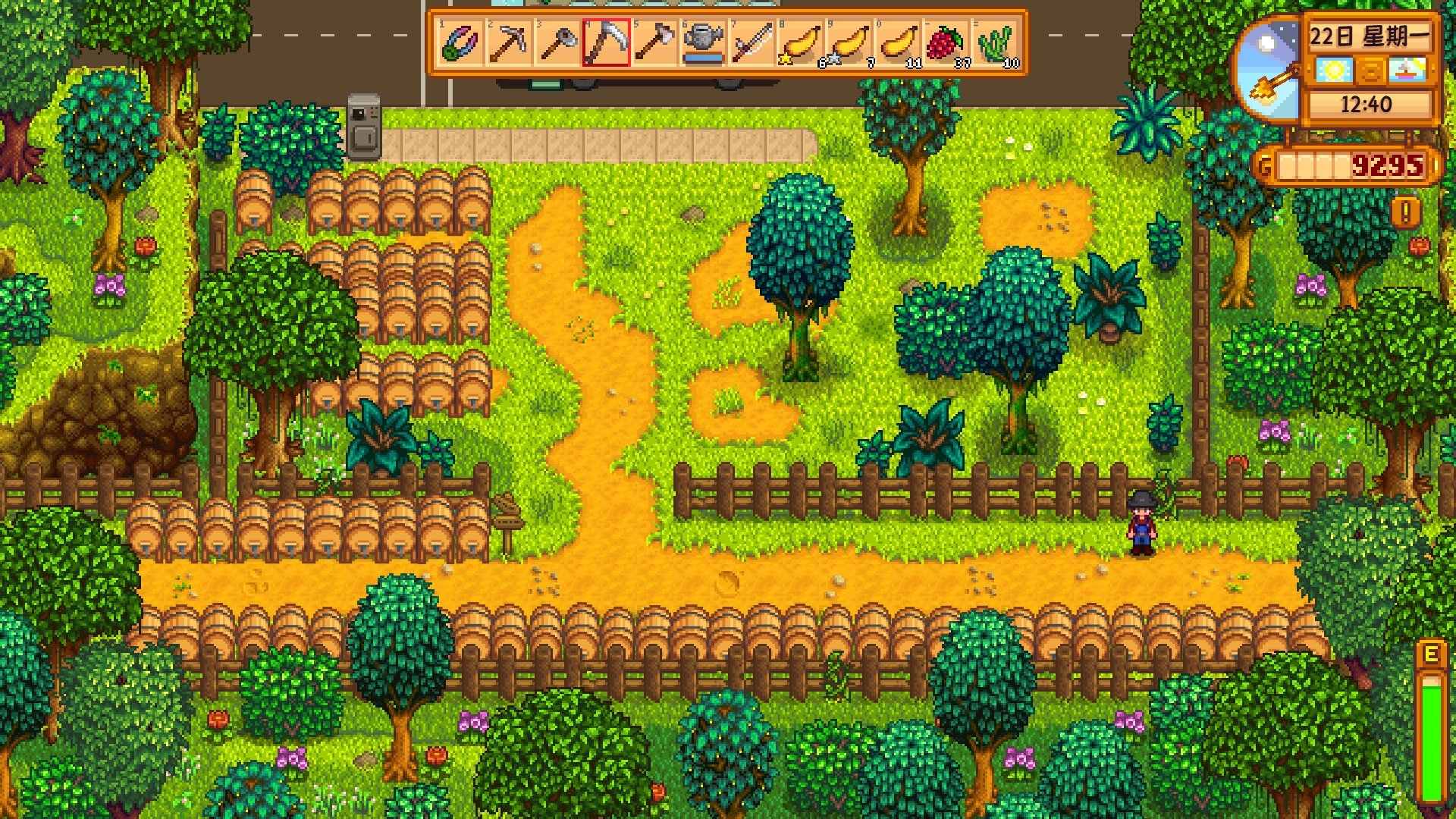This screenshot has height=819, width=1456.
Task: Select the red berry stack of 37
Action: [946, 42]
